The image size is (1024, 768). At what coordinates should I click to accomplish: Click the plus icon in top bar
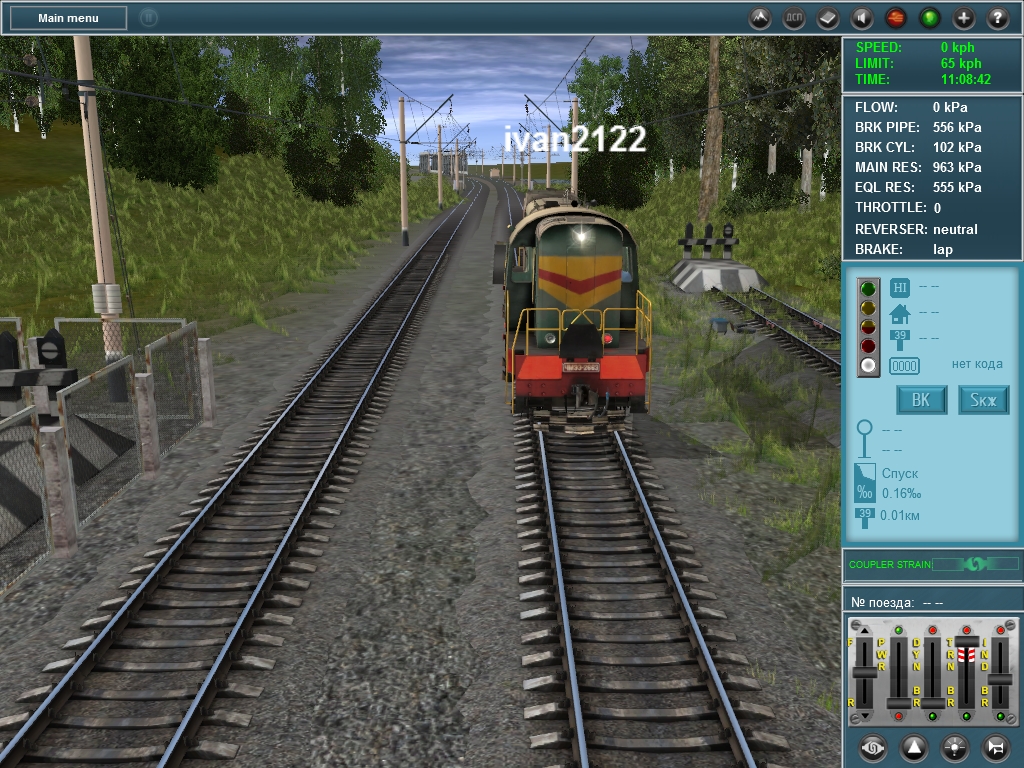(964, 18)
